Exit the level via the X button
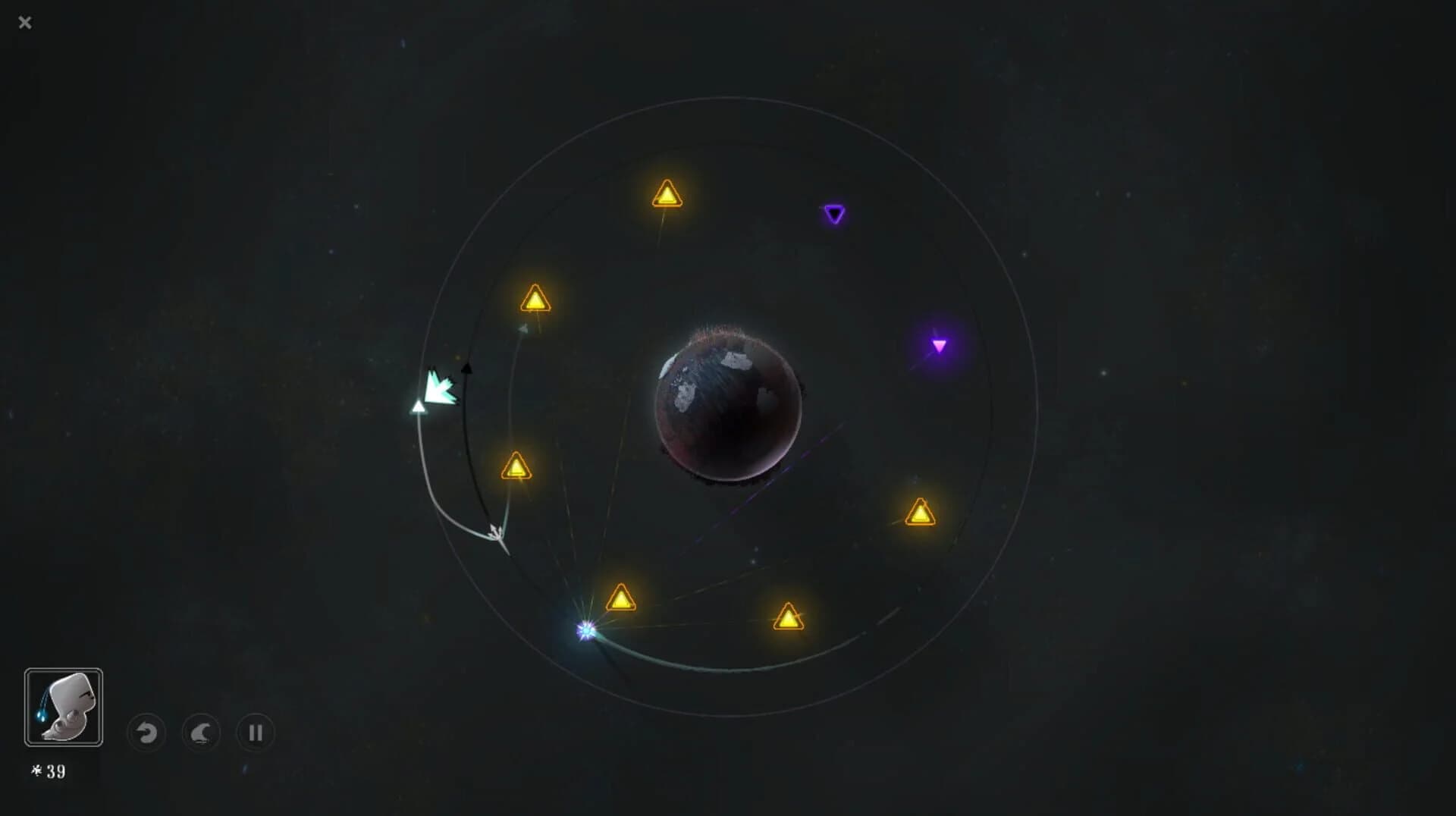The width and height of the screenshot is (1456, 816). (26, 23)
